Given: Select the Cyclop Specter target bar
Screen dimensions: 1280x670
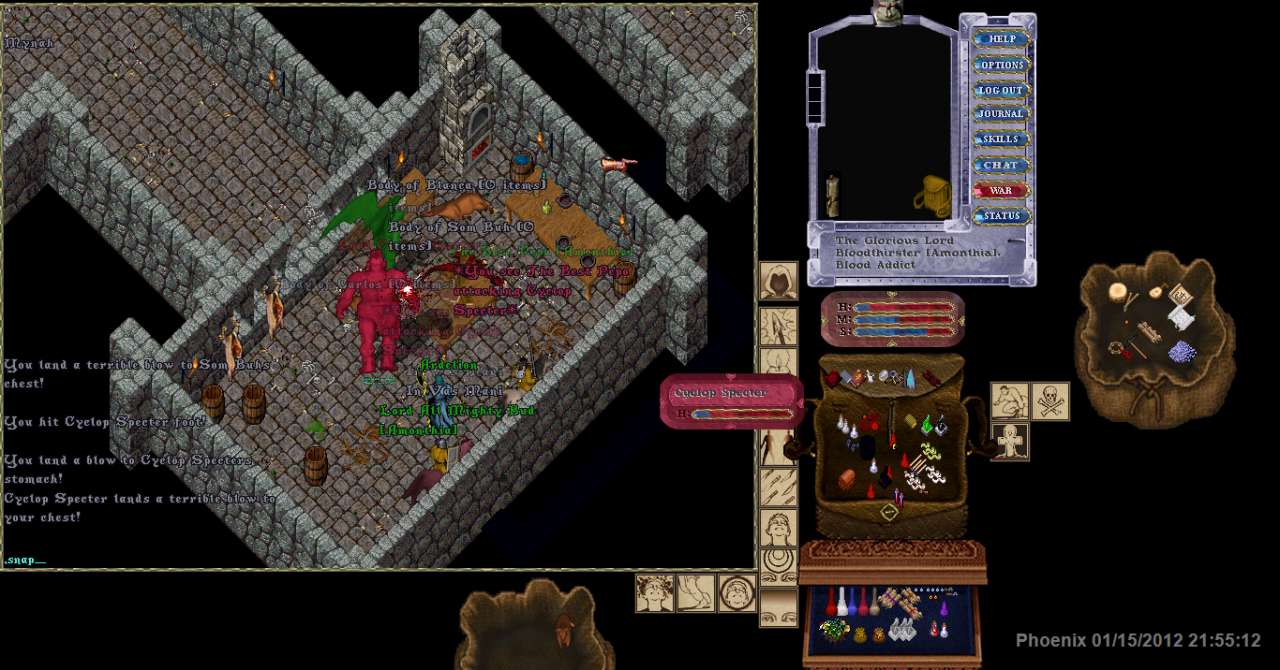Looking at the screenshot, I should pyautogui.click(x=732, y=401).
